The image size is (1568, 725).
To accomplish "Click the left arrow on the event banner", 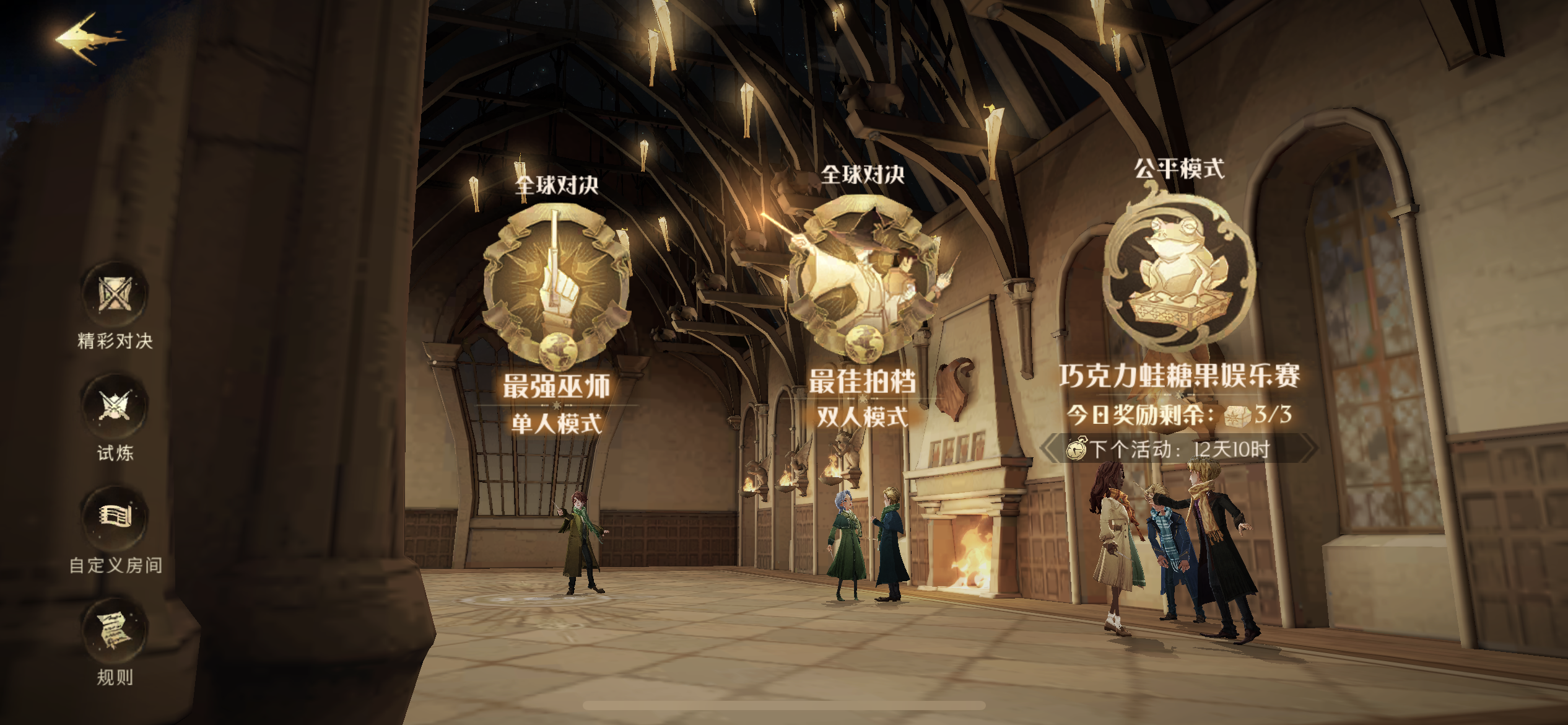I will point(1051,448).
